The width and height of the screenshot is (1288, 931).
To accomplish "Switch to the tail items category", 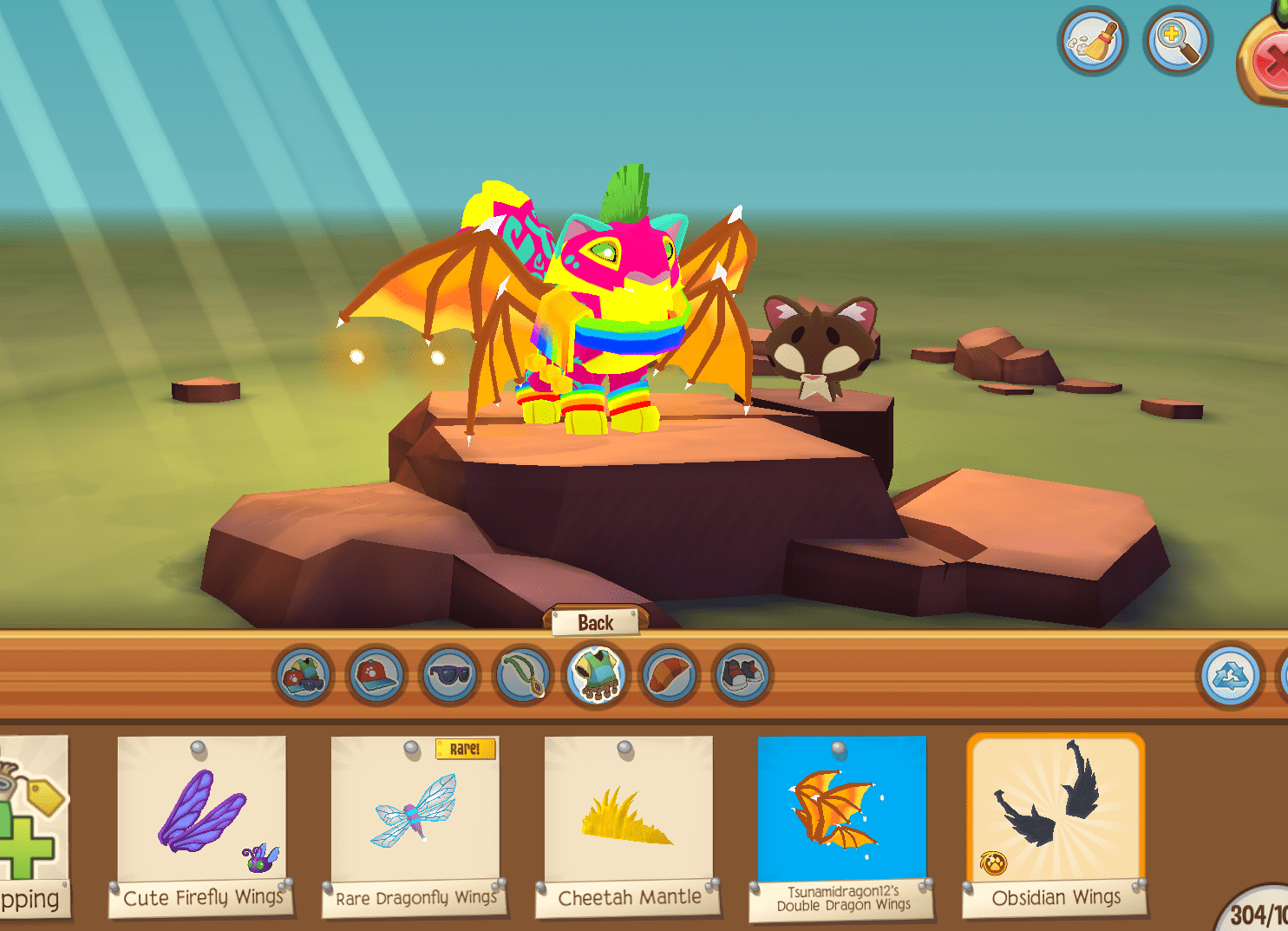I will pos(669,677).
